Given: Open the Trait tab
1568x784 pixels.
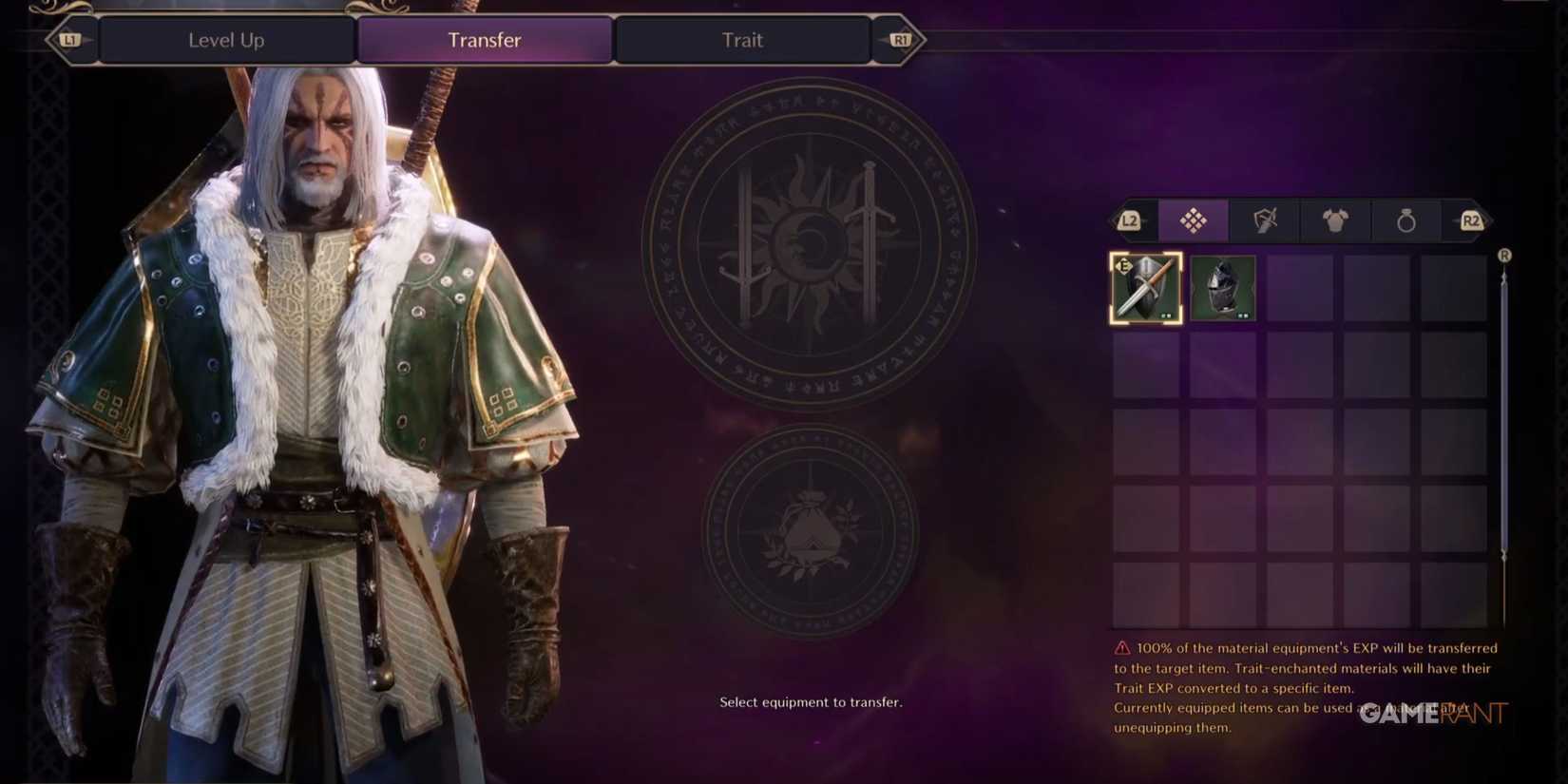Looking at the screenshot, I should [x=743, y=40].
